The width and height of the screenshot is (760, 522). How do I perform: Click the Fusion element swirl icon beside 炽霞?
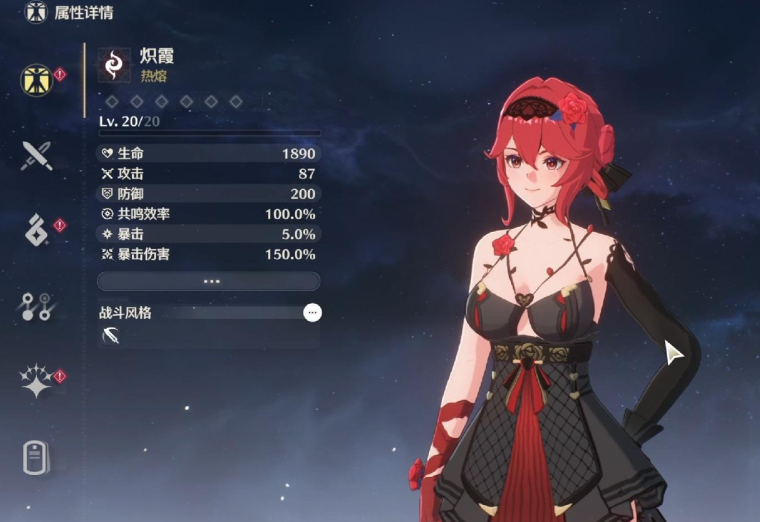pyautogui.click(x=115, y=66)
